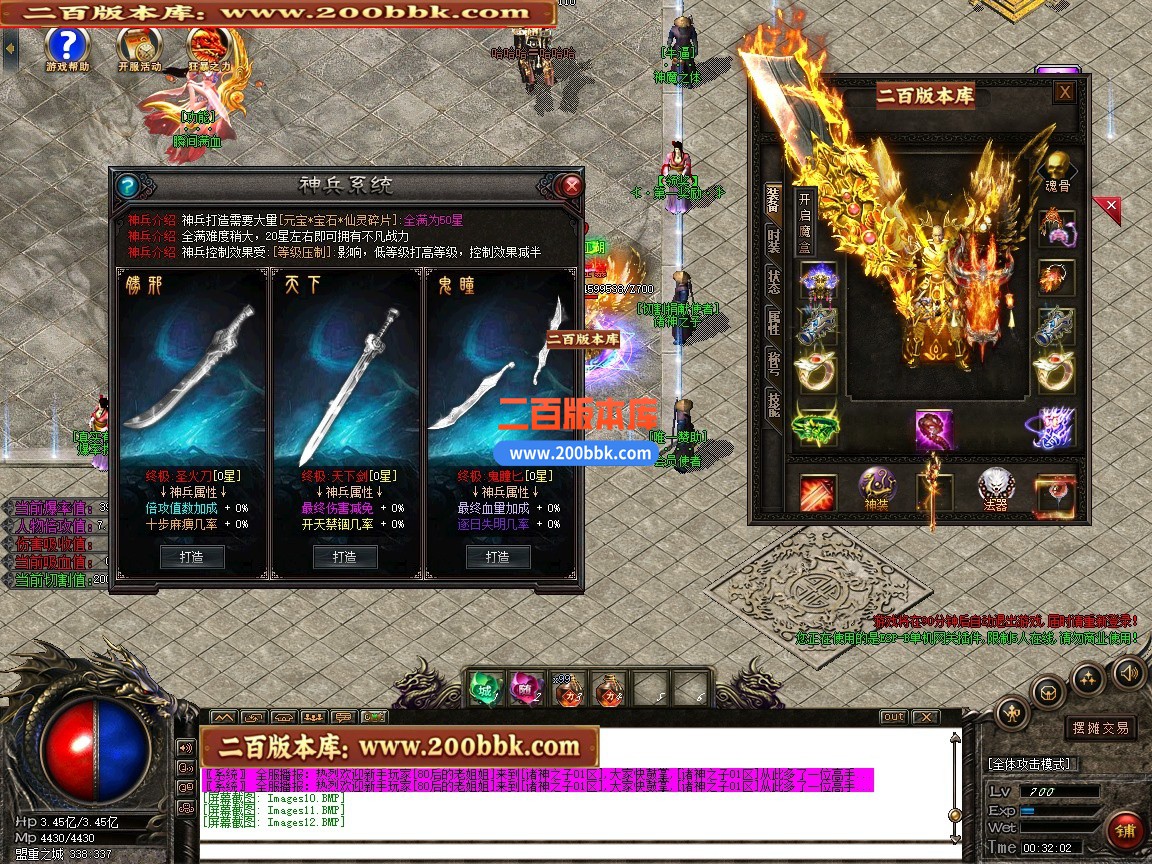Use the green 城 hotbar item
Viewport: 1152px width, 864px height.
pyautogui.click(x=486, y=688)
